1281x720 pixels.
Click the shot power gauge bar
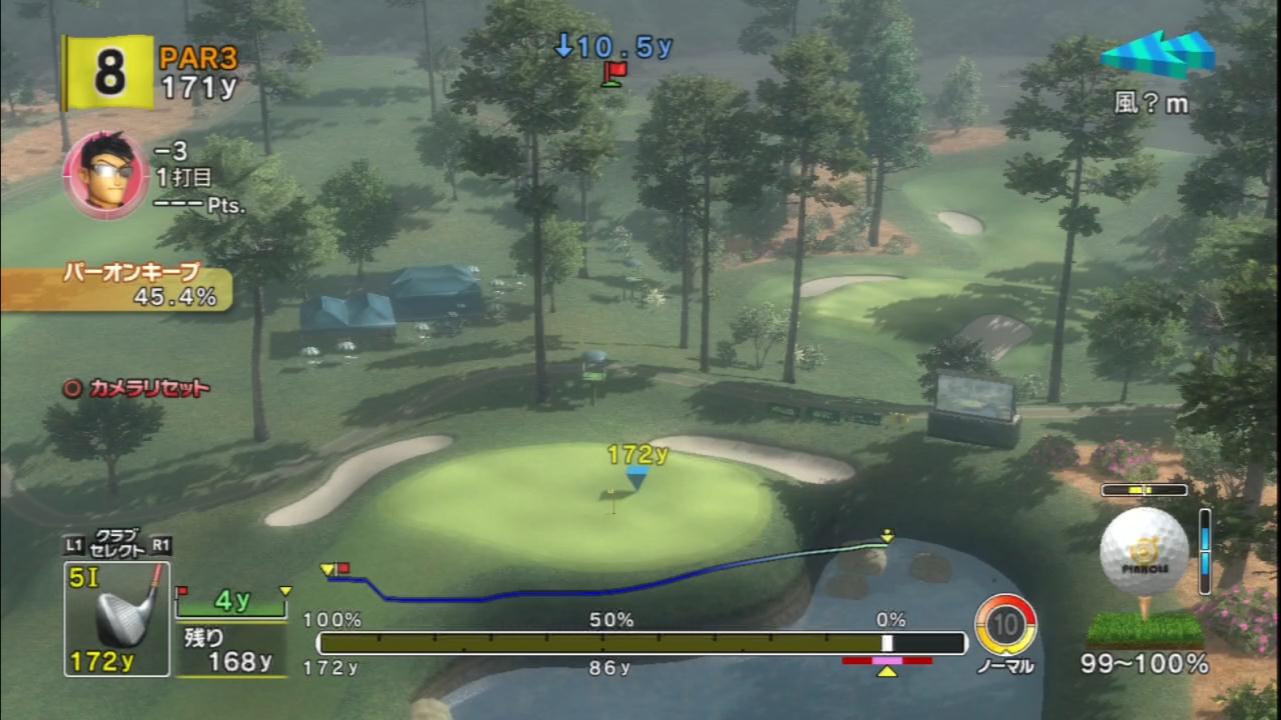click(x=641, y=643)
